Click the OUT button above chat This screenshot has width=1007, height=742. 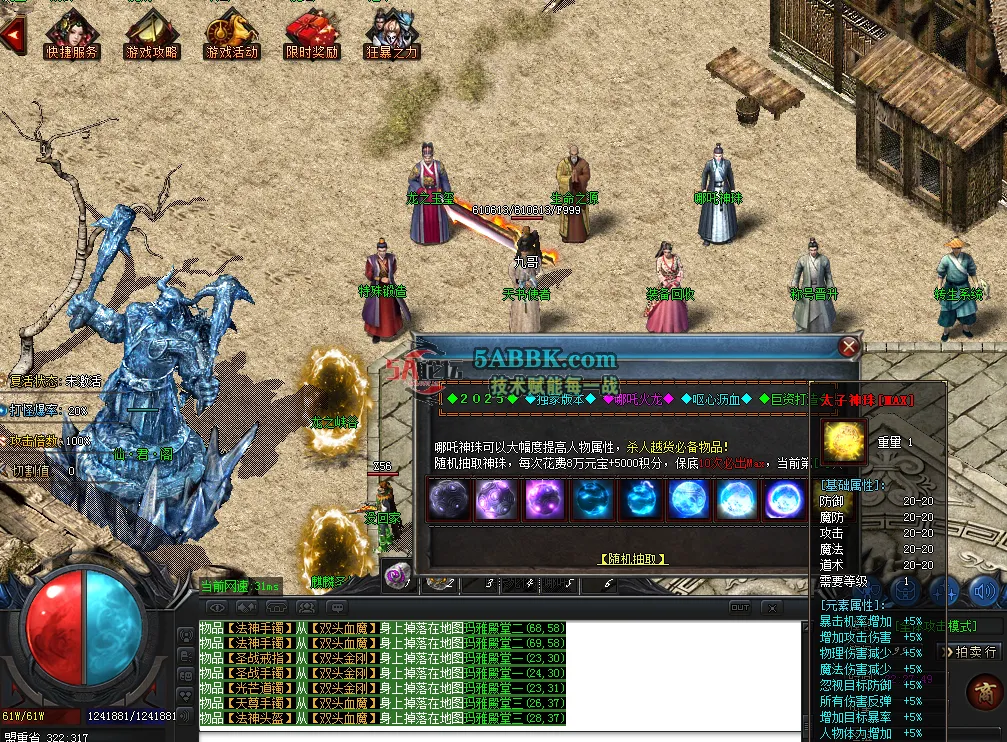pyautogui.click(x=740, y=607)
